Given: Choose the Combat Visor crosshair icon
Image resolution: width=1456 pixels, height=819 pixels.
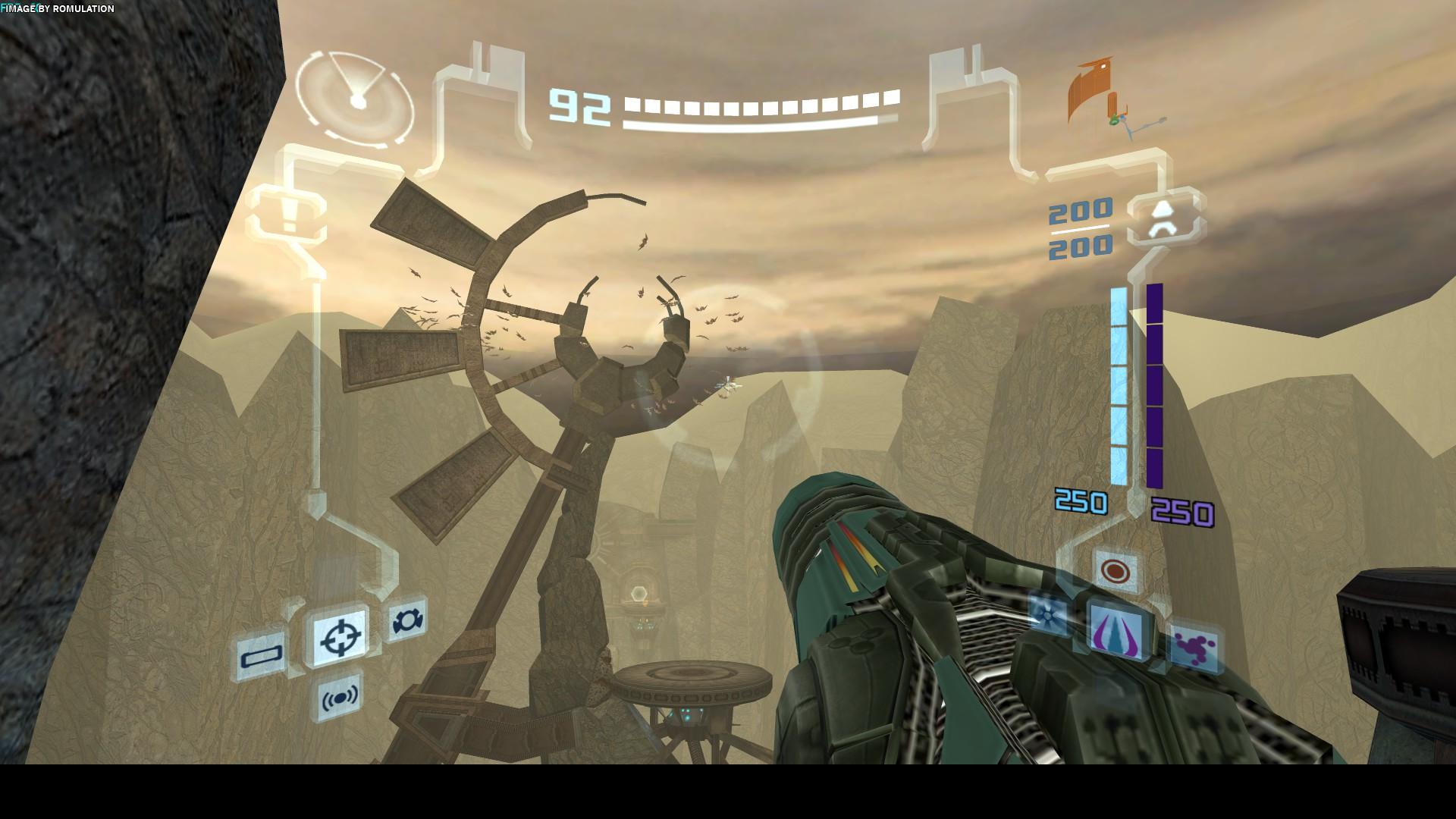Looking at the screenshot, I should coord(340,638).
